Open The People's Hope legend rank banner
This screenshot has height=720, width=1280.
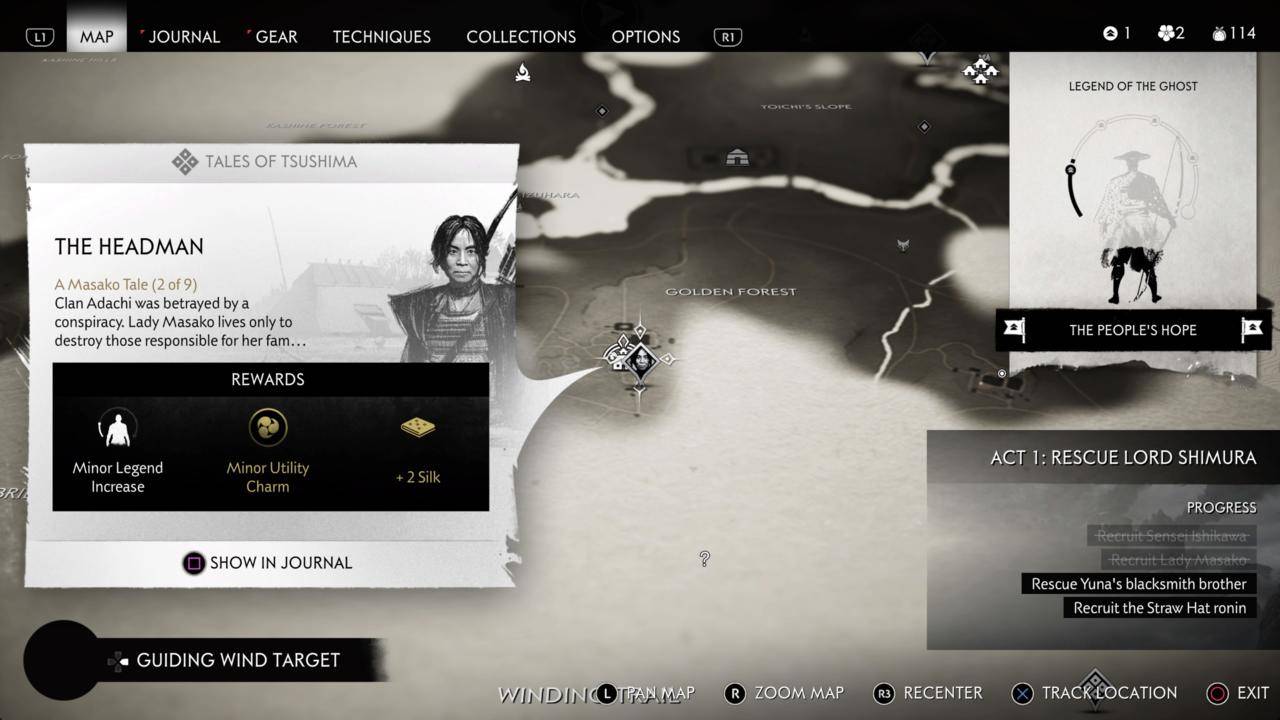(x=1132, y=330)
